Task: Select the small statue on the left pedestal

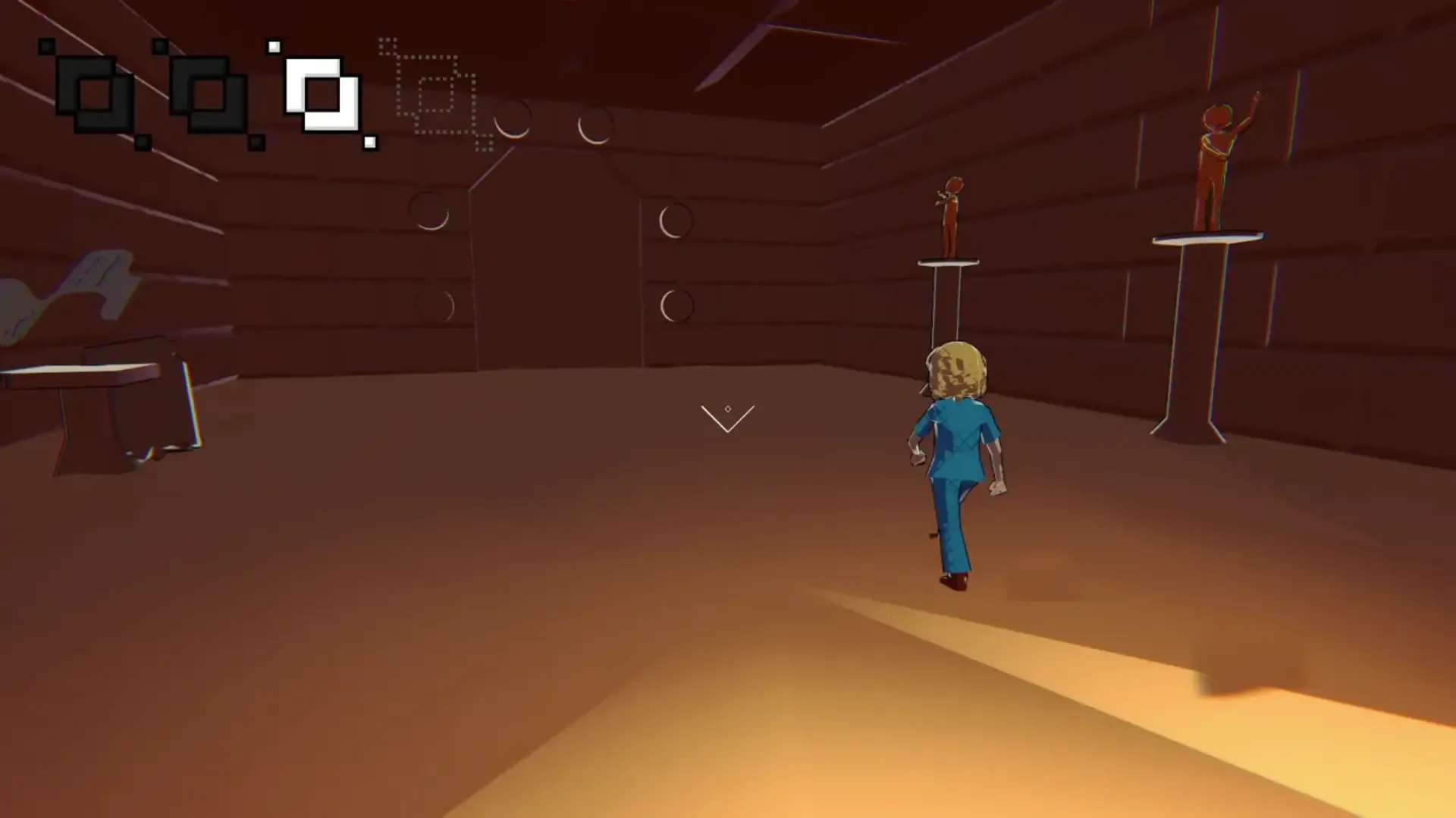Action: (x=949, y=216)
